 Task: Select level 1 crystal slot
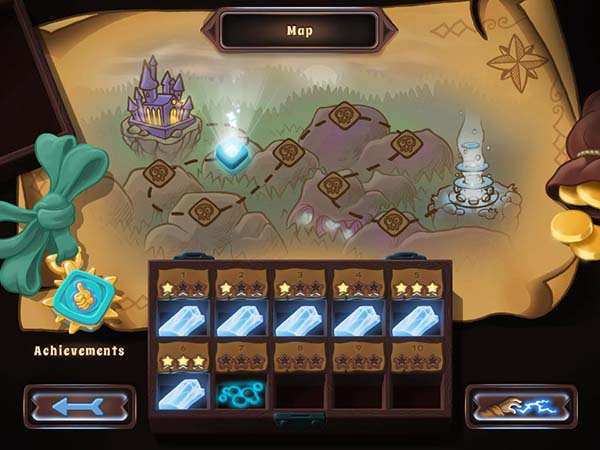click(x=181, y=317)
